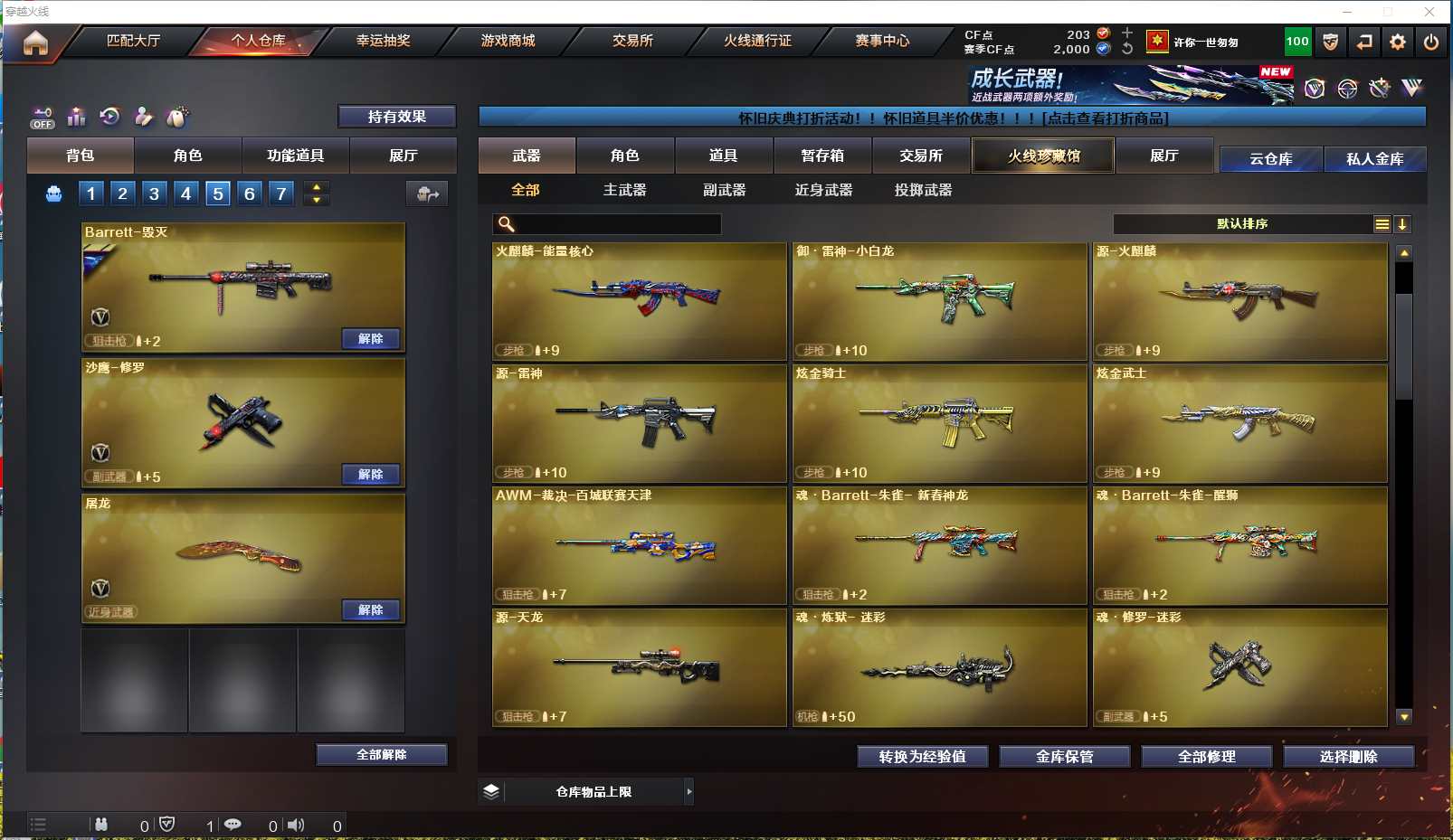The image size is (1453, 840).
Task: Switch to the 功能道具 tab
Action: point(295,156)
